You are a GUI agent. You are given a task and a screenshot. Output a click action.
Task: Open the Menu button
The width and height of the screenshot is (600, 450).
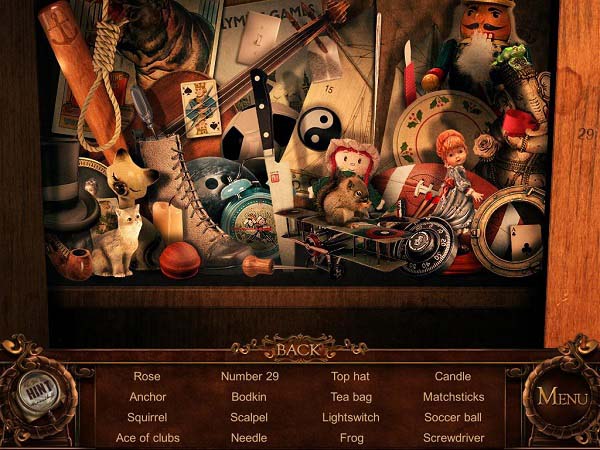pos(562,395)
